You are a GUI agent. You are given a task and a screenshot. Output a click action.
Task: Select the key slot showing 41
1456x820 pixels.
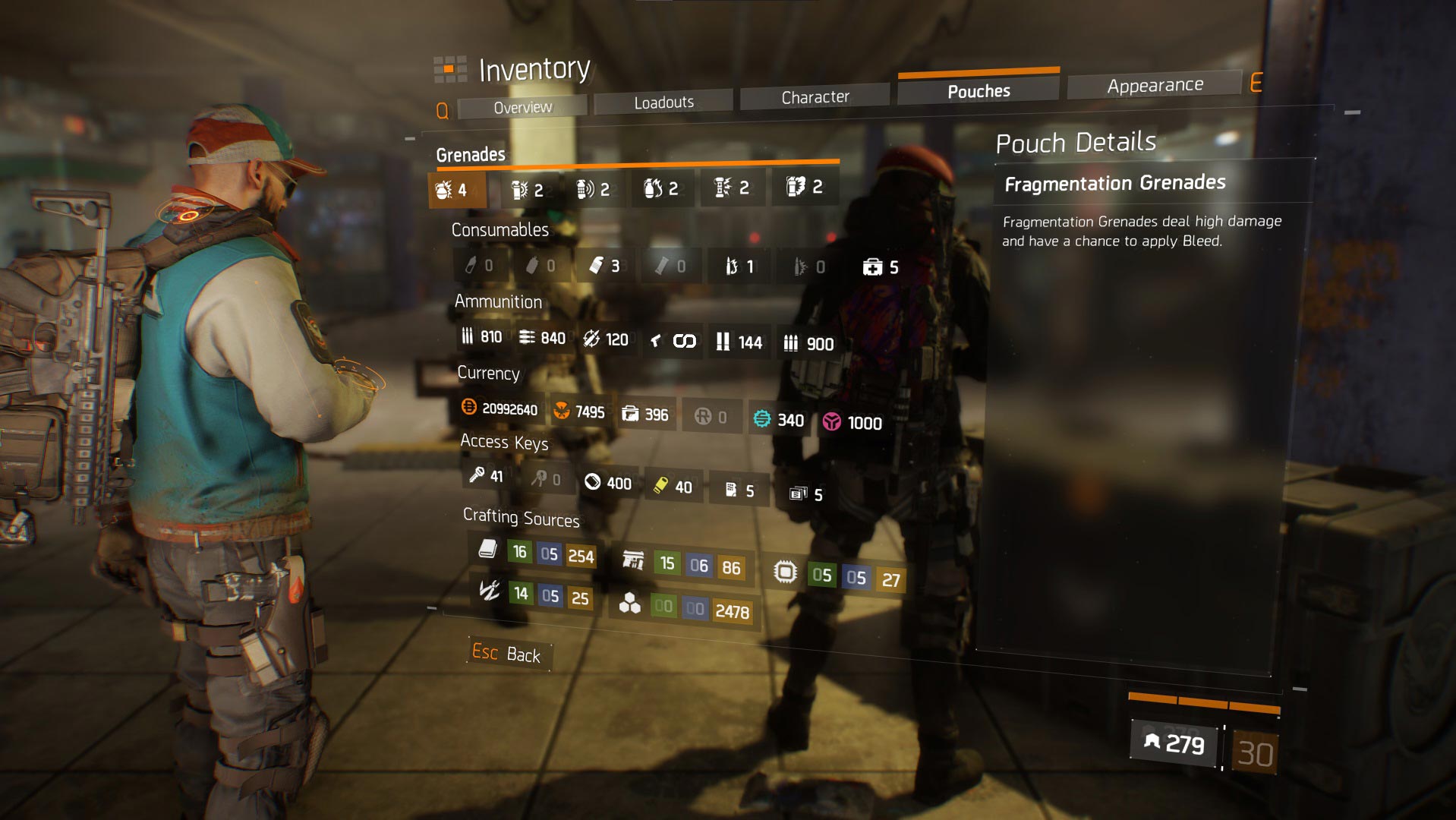486,476
